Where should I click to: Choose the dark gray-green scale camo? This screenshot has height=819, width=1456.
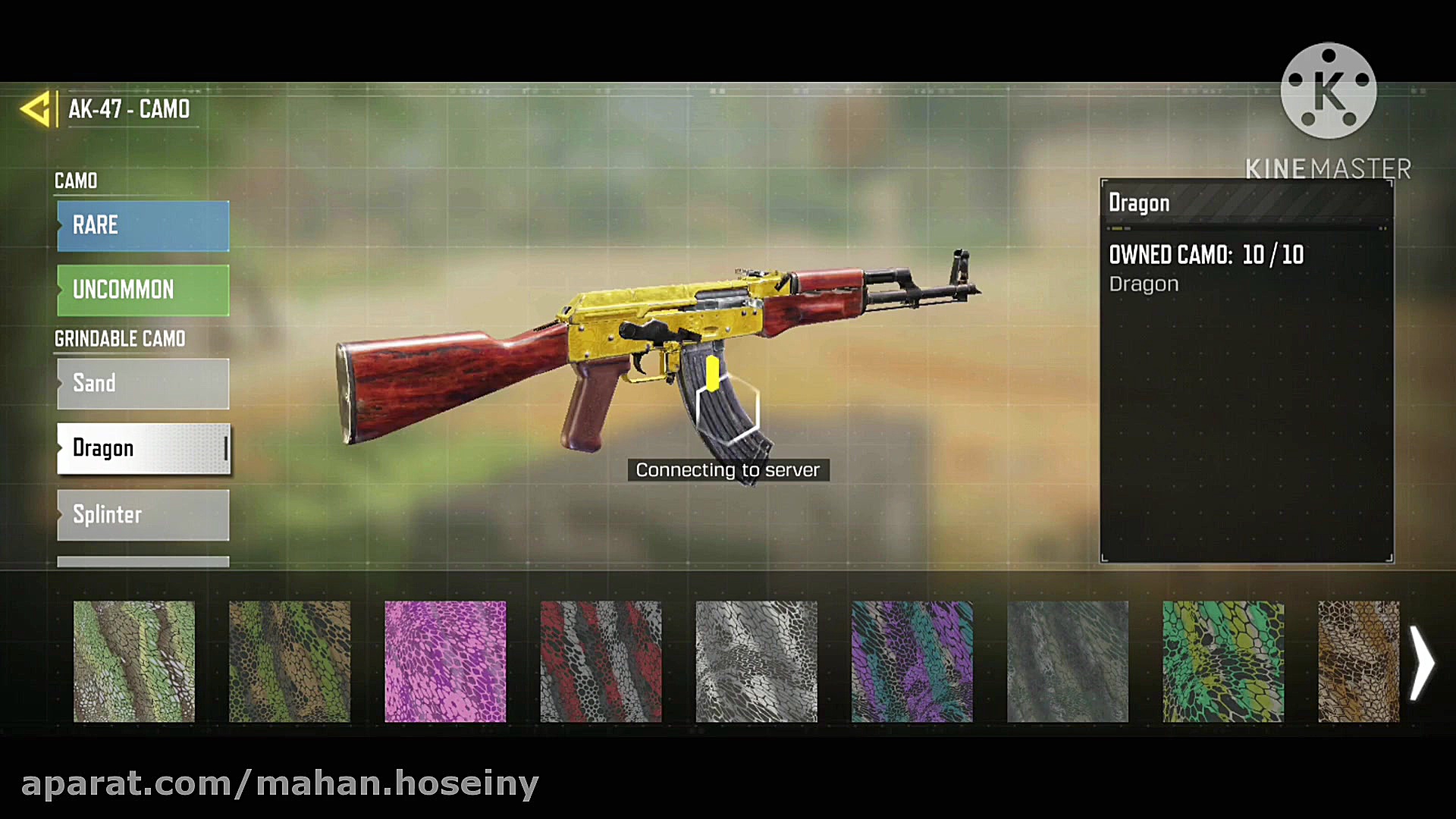coord(1067,661)
